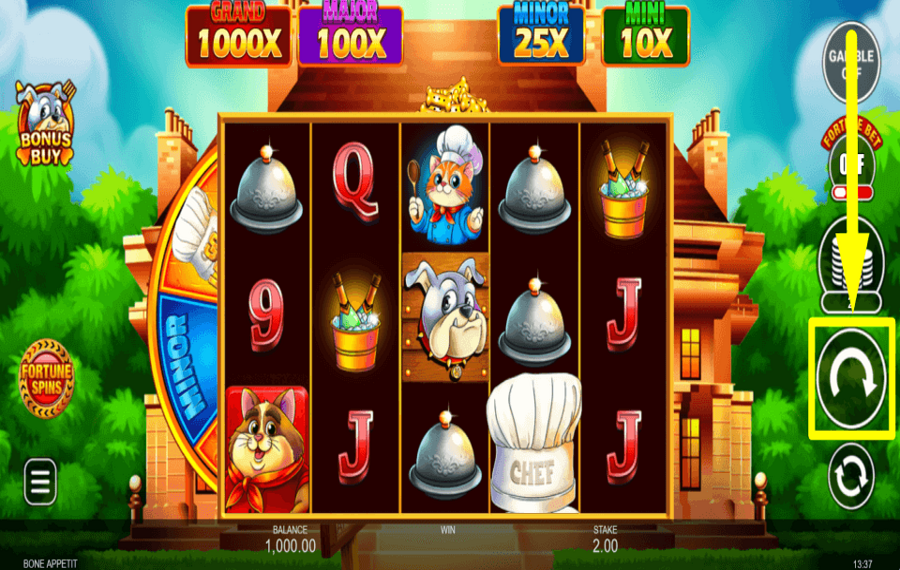Activate the Fortune Spins button
Viewport: 900px width, 570px height.
[46, 377]
